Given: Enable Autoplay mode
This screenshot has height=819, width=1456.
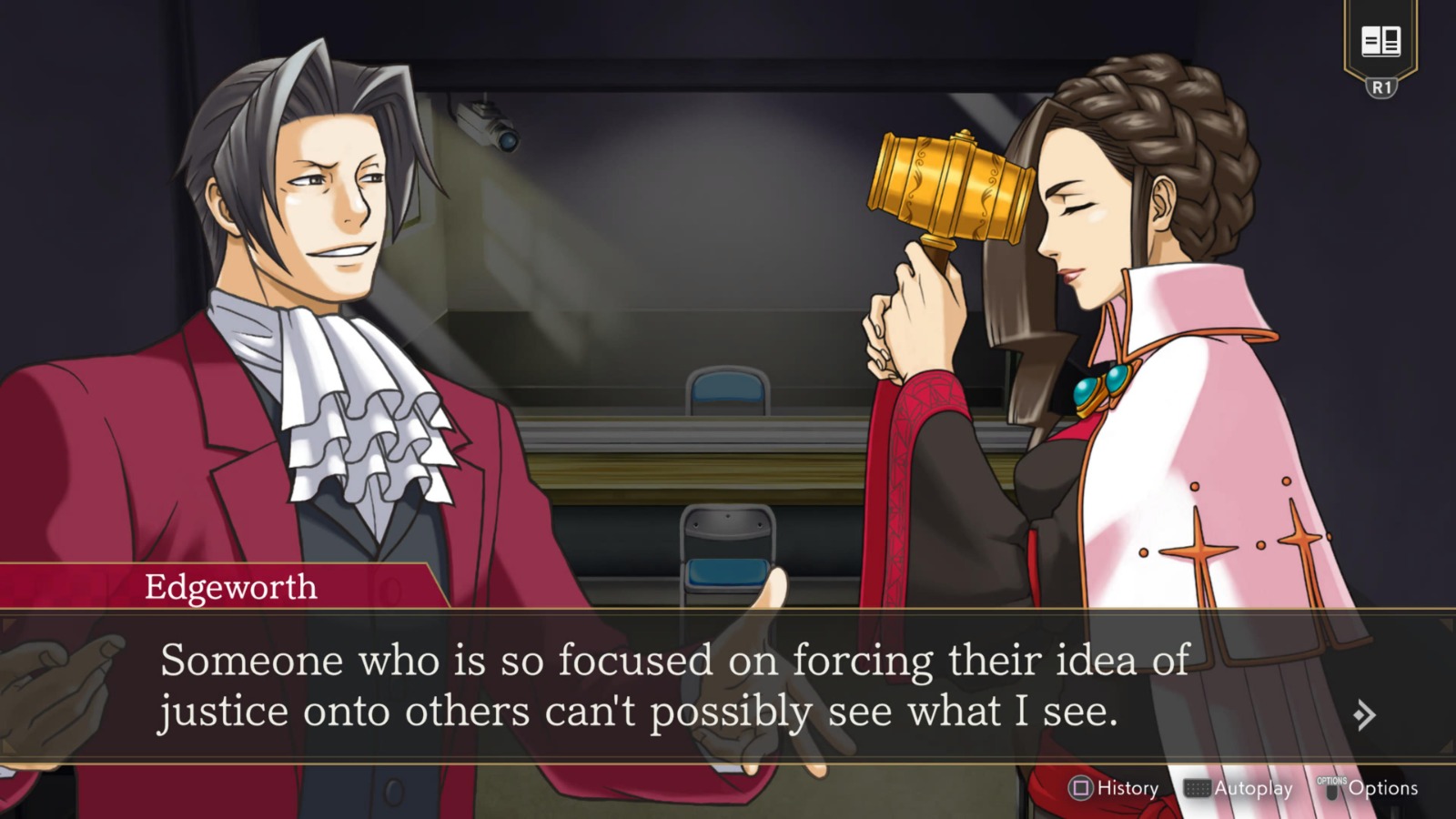Looking at the screenshot, I should pos(1255,788).
